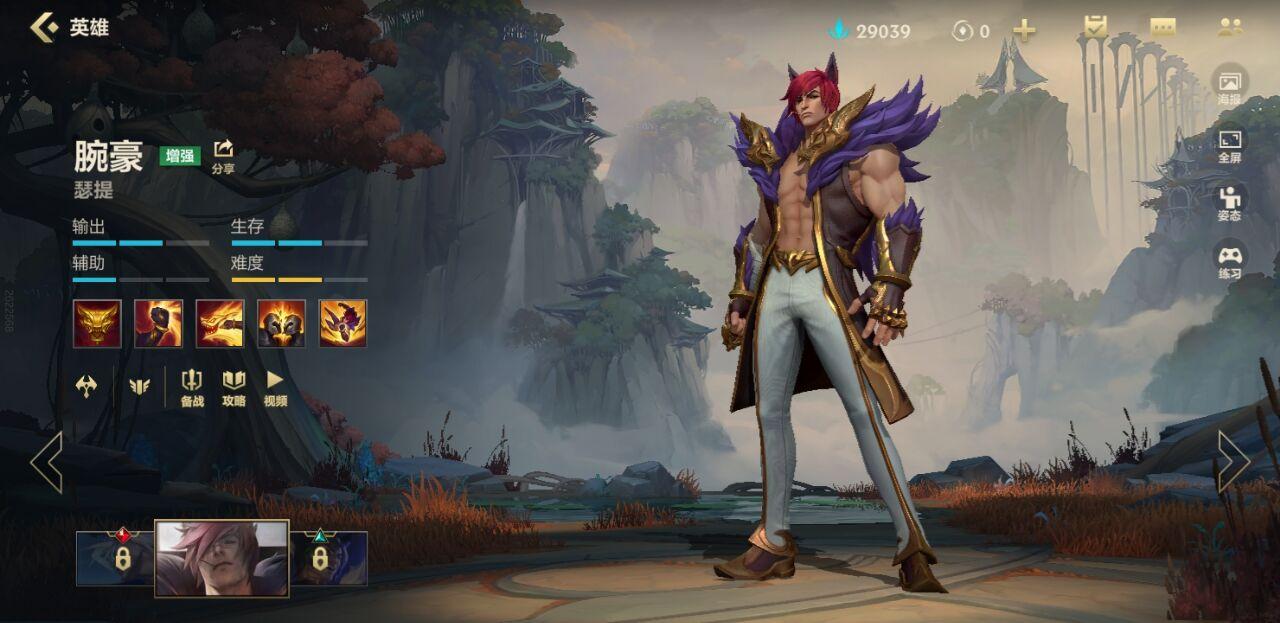Viewport: 1280px width, 623px height.
Task: View the 海报 poster art
Action: pos(1229,86)
